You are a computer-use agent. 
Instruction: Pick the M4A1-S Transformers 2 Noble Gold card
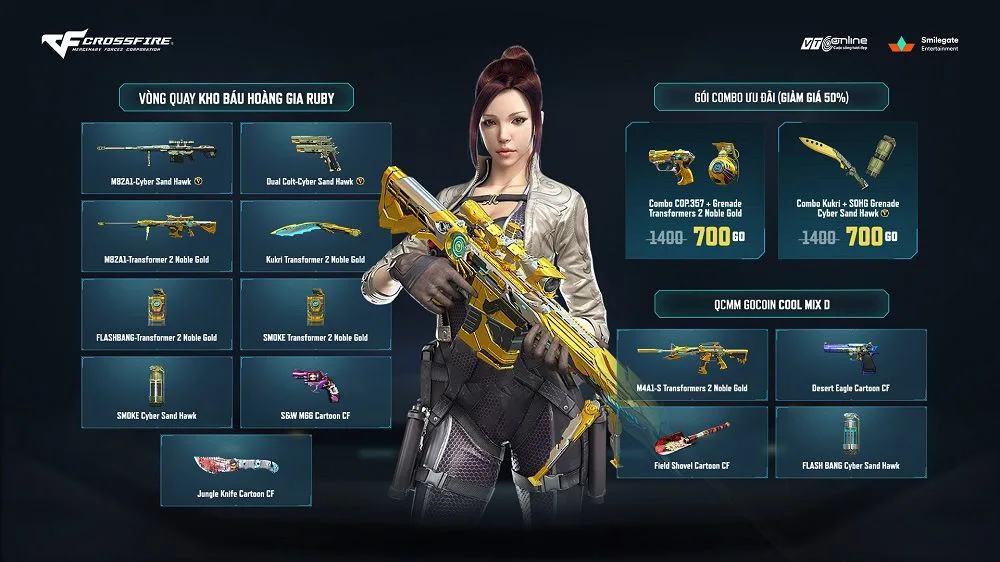pos(692,363)
